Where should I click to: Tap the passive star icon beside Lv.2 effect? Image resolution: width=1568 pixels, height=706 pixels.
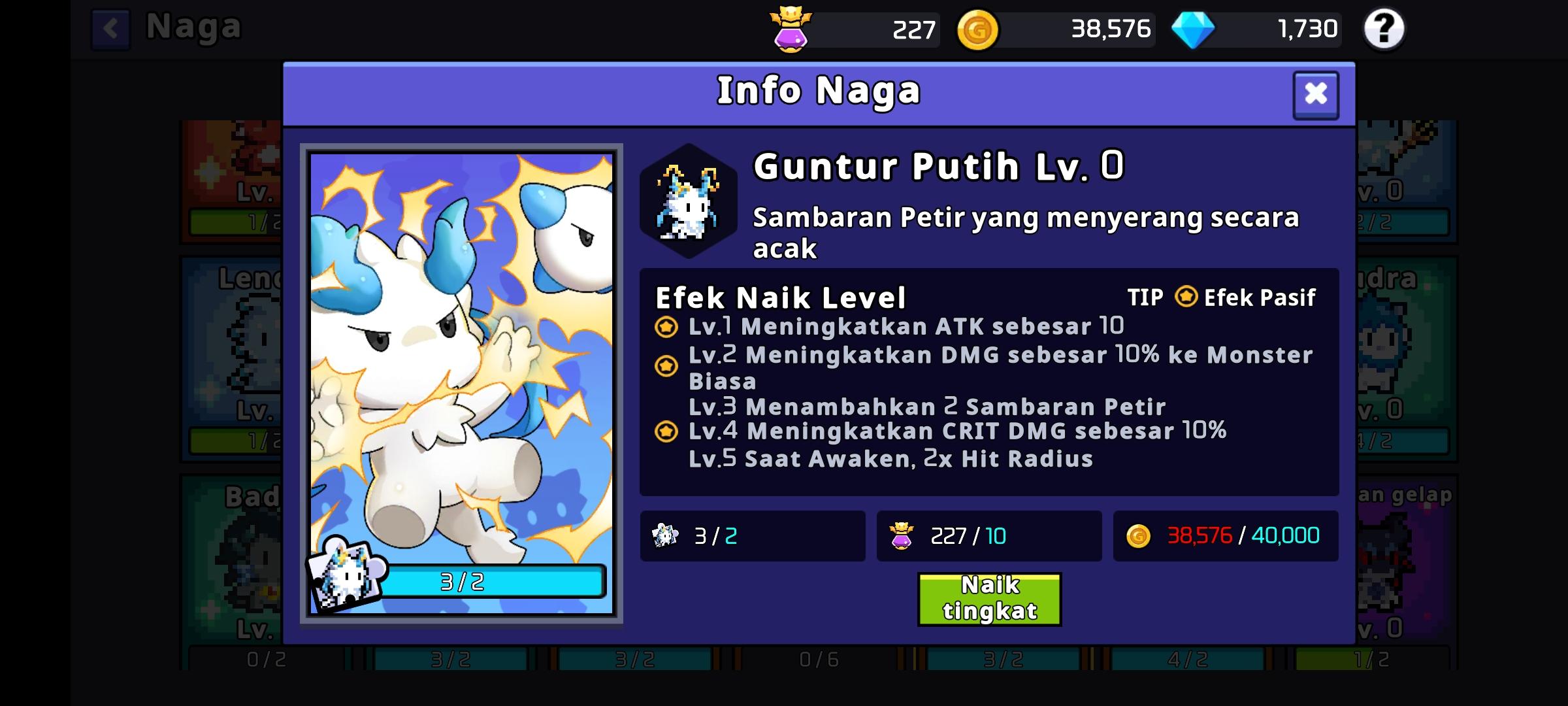(x=666, y=366)
